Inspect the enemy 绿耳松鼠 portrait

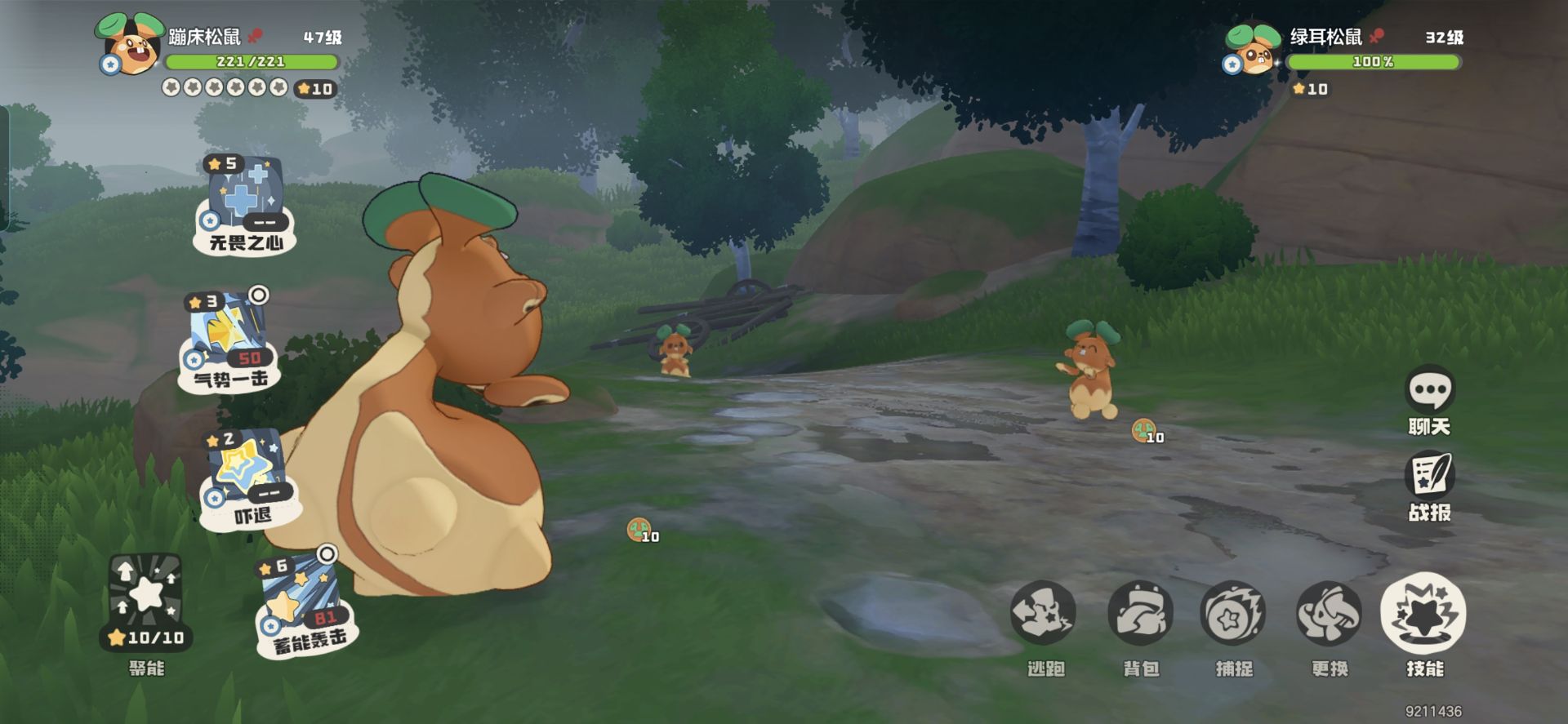[x=1253, y=49]
